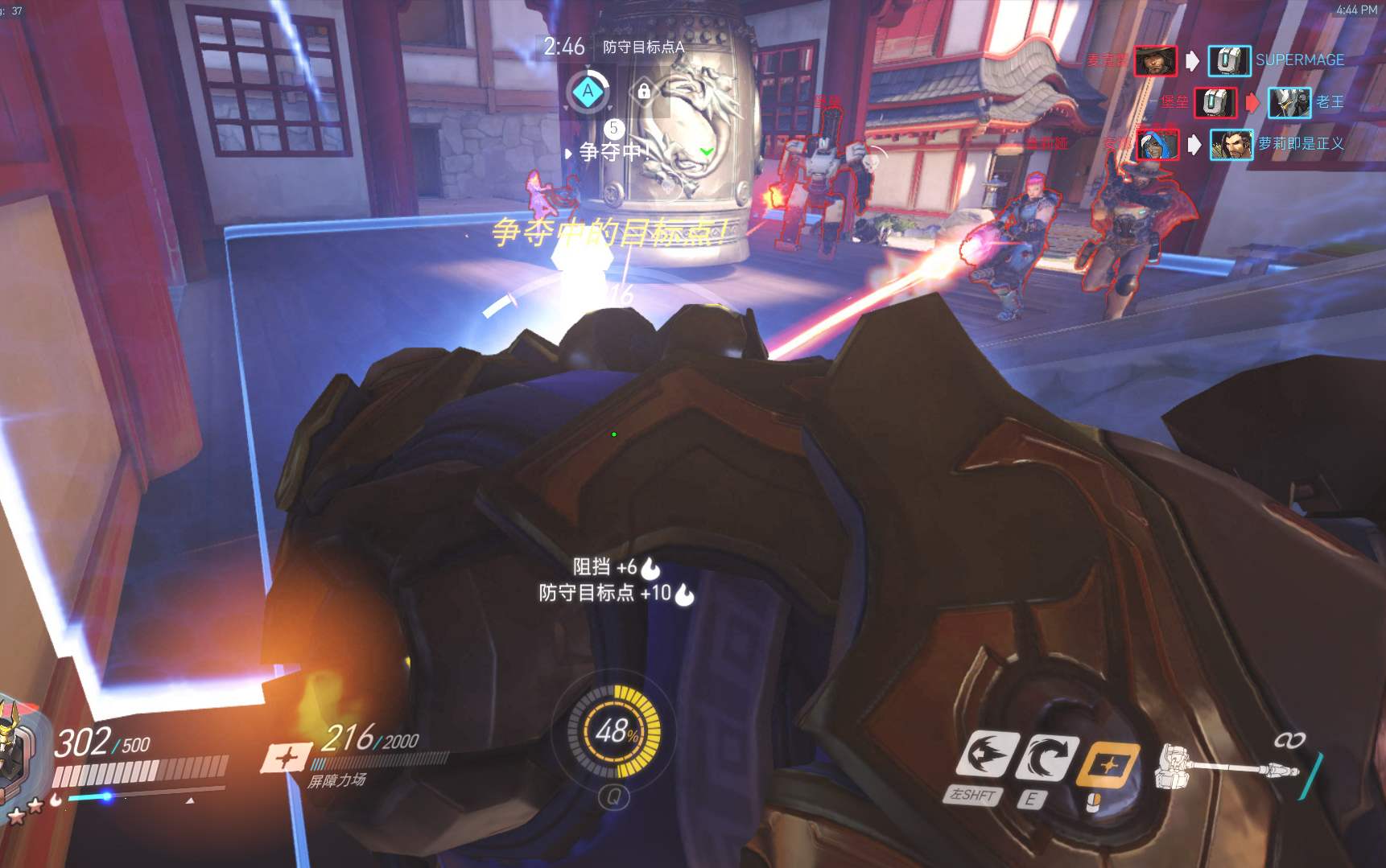Select the objective point A marker

click(x=588, y=91)
